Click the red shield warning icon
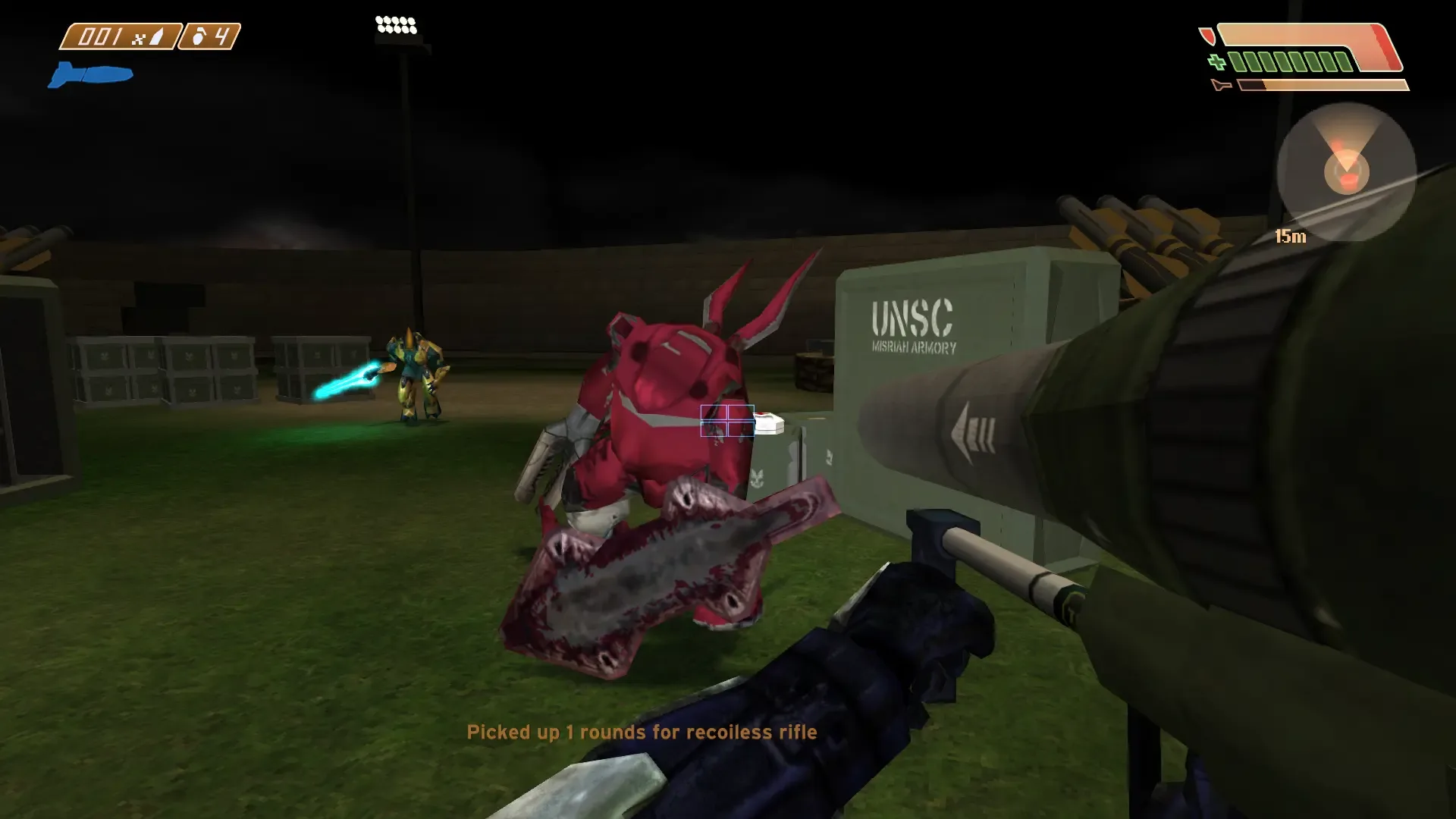The height and width of the screenshot is (819, 1456). pyautogui.click(x=1207, y=35)
